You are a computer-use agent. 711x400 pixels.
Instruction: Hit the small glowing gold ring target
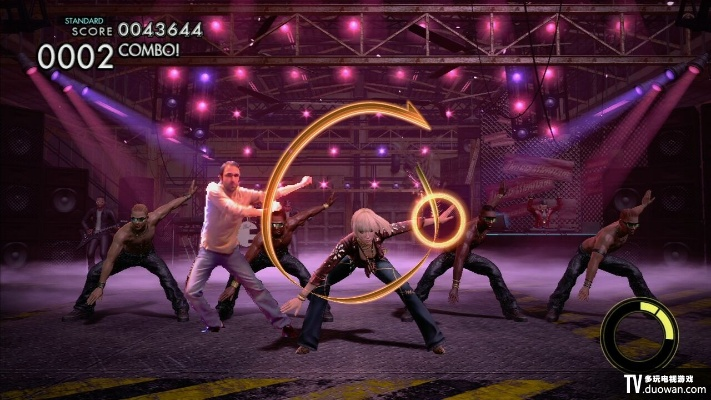click(436, 214)
